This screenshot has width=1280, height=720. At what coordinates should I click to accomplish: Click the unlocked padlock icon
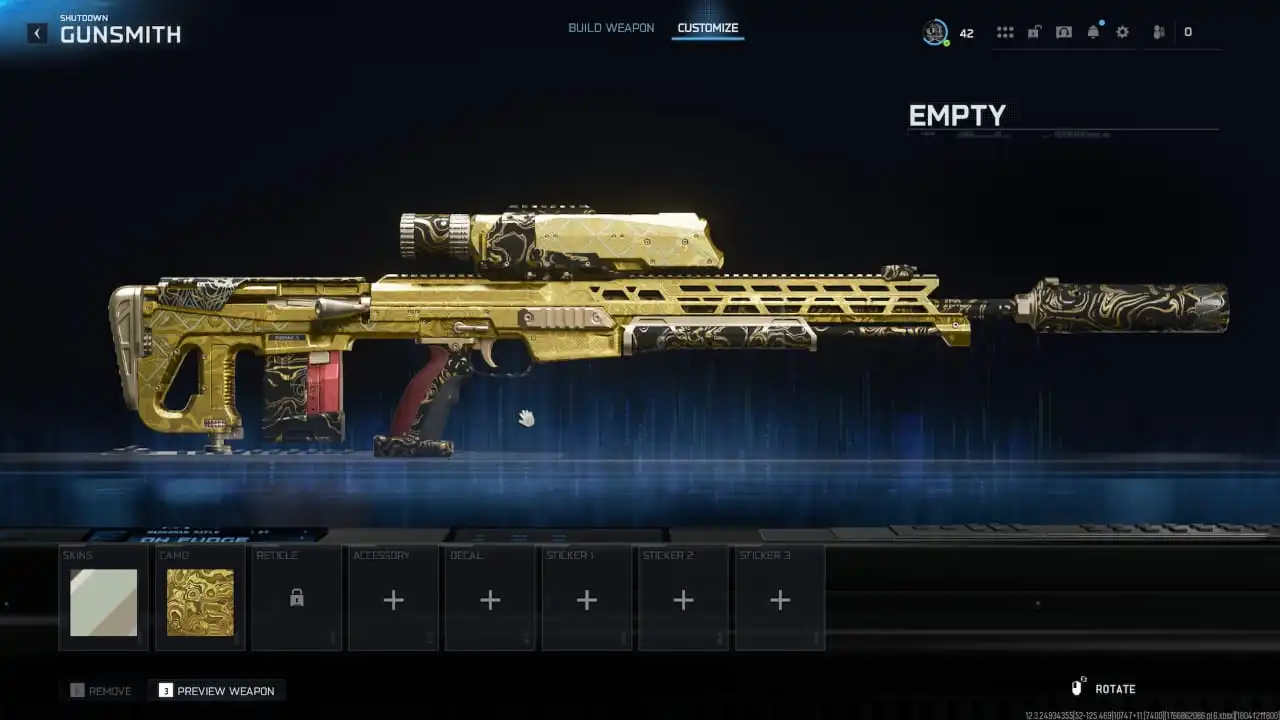click(x=1034, y=31)
